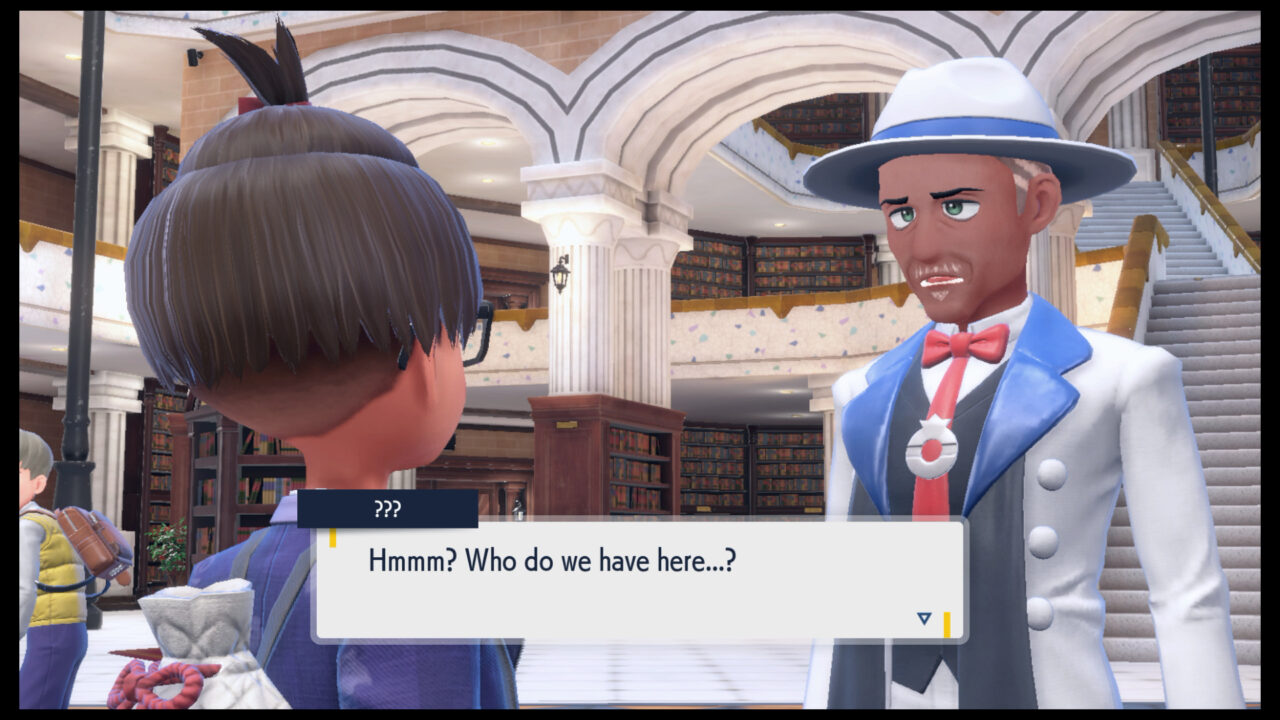Click the red bow tie
1280x720 pixels.
click(962, 343)
